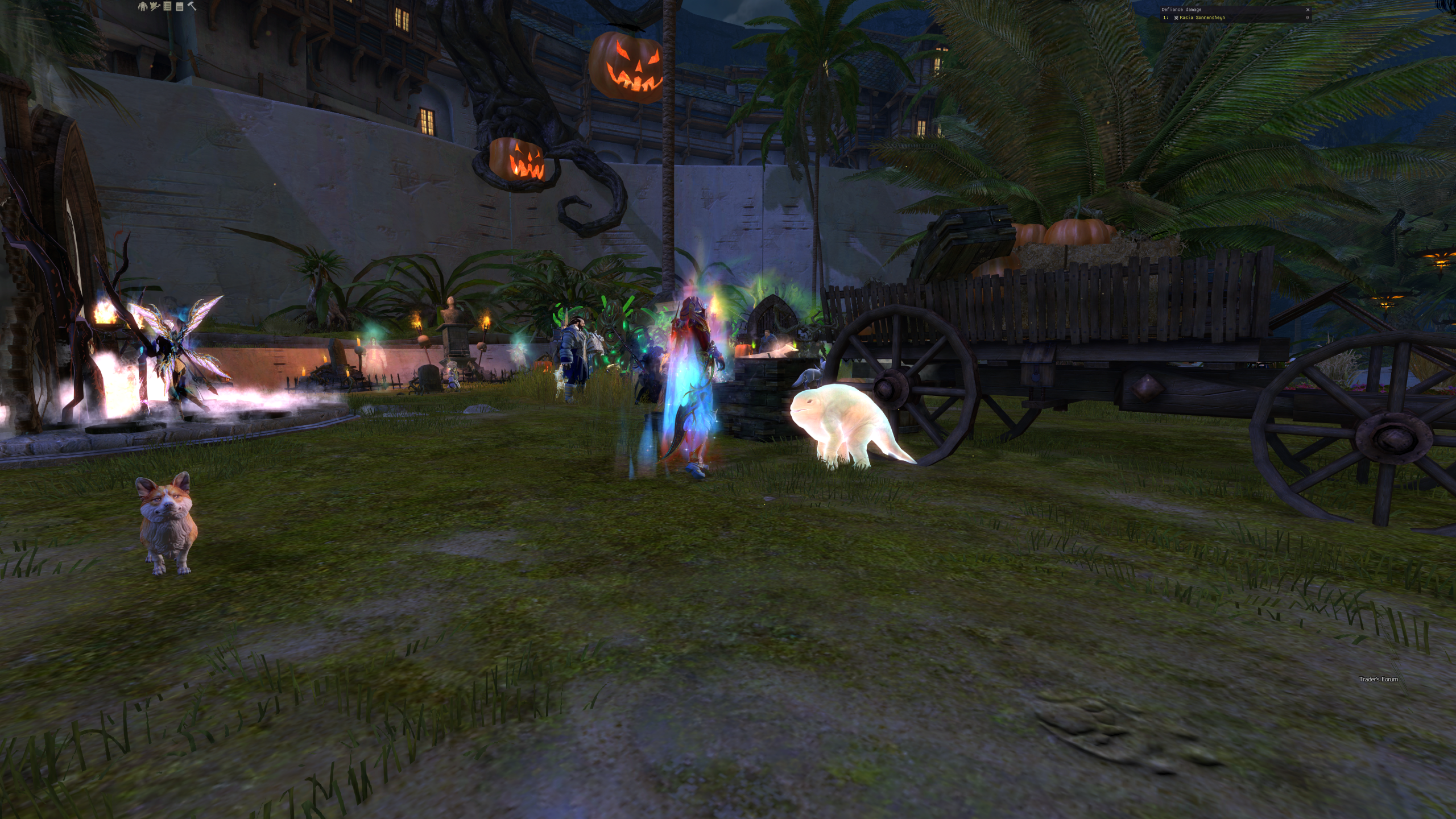The width and height of the screenshot is (1456, 819).
Task: Open the hammer tool icon
Action: pos(192,6)
